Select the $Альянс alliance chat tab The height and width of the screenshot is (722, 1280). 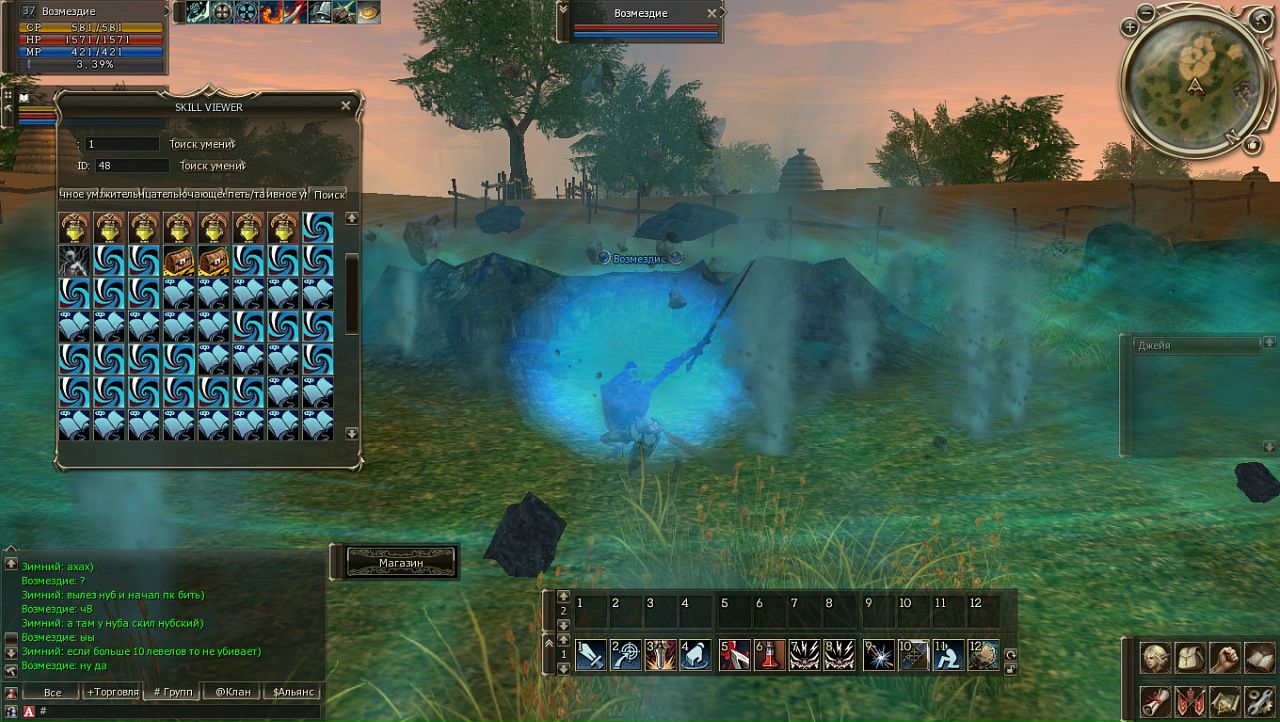293,692
